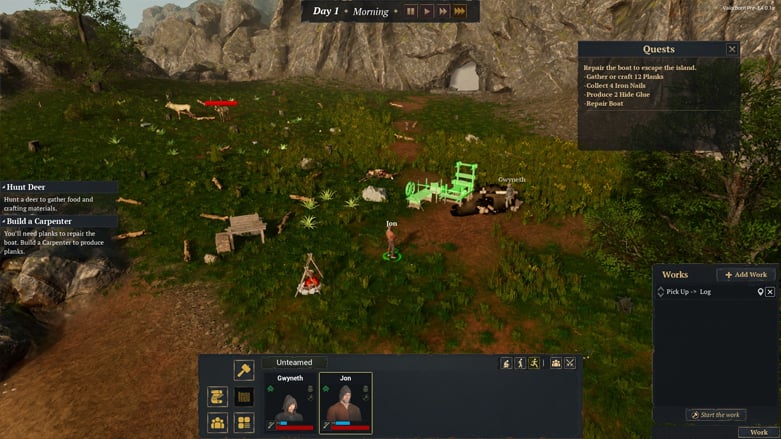Remove the Pick Up Log work
Viewport: 781px width, 439px height.
coord(770,292)
